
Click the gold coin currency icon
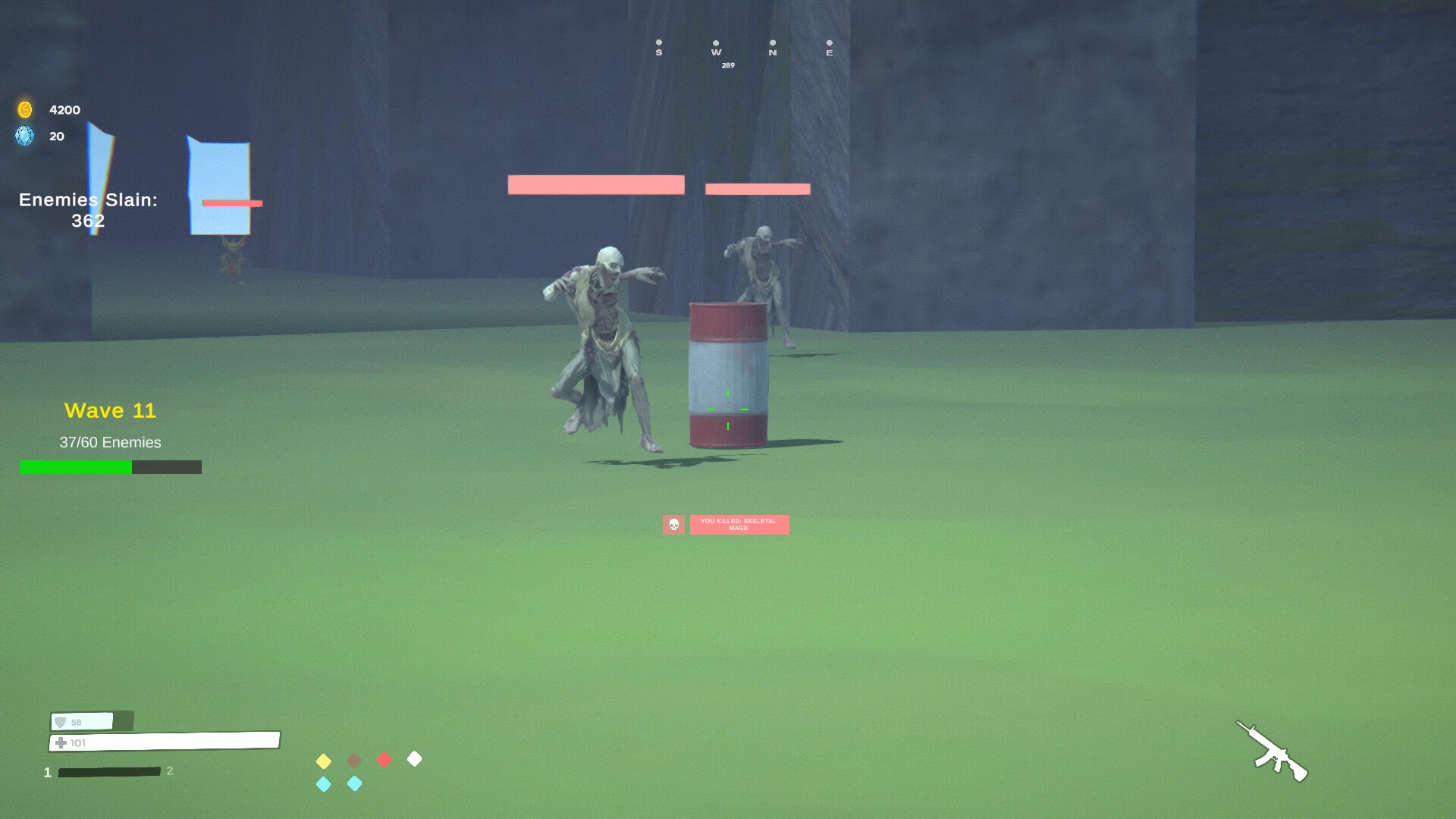pyautogui.click(x=25, y=109)
